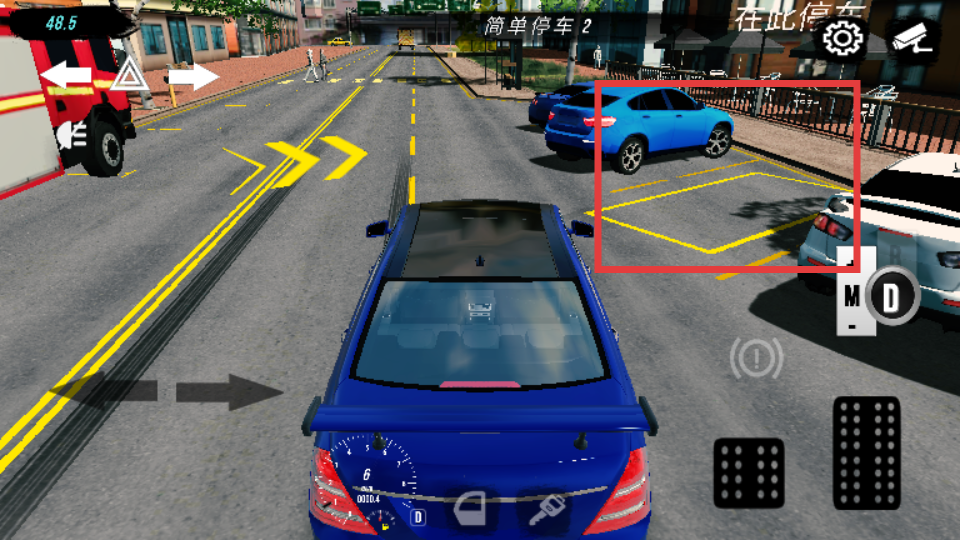Open the car door icon
Image resolution: width=960 pixels, height=540 pixels.
471,512
